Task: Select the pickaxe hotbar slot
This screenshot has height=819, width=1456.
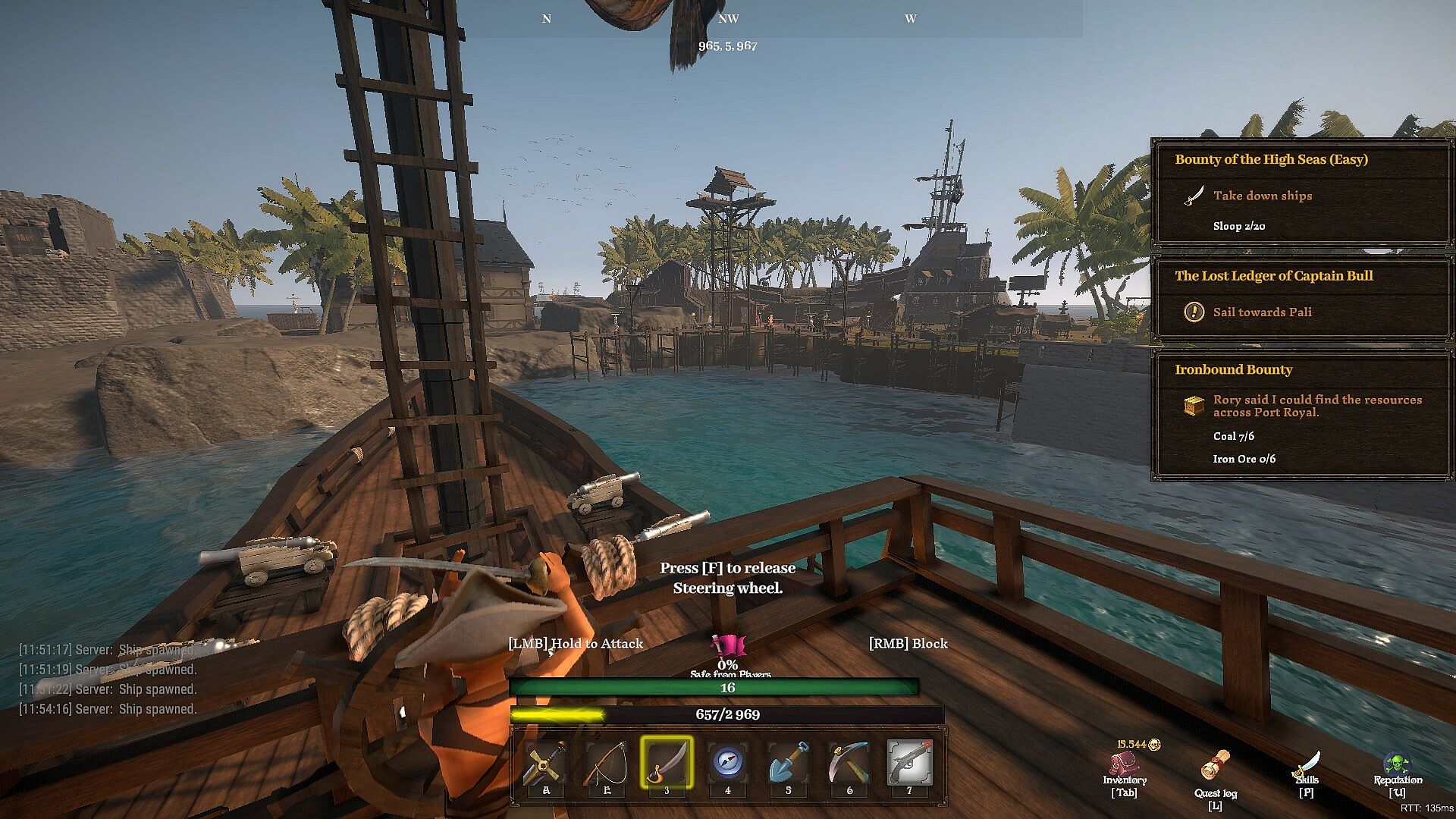Action: tap(849, 762)
